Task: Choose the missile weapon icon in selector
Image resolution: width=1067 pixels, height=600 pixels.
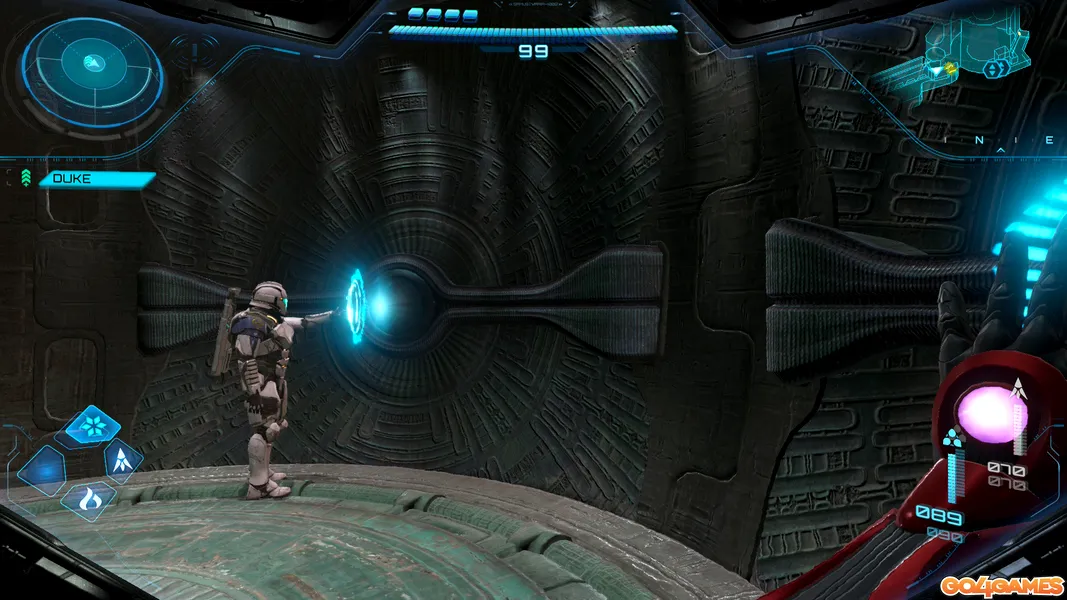Action: coord(123,460)
